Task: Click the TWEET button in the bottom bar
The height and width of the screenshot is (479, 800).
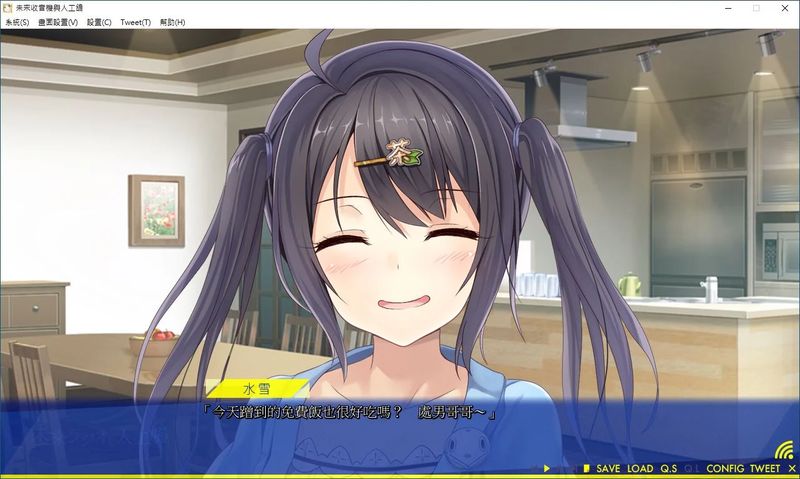Action: pyautogui.click(x=765, y=469)
